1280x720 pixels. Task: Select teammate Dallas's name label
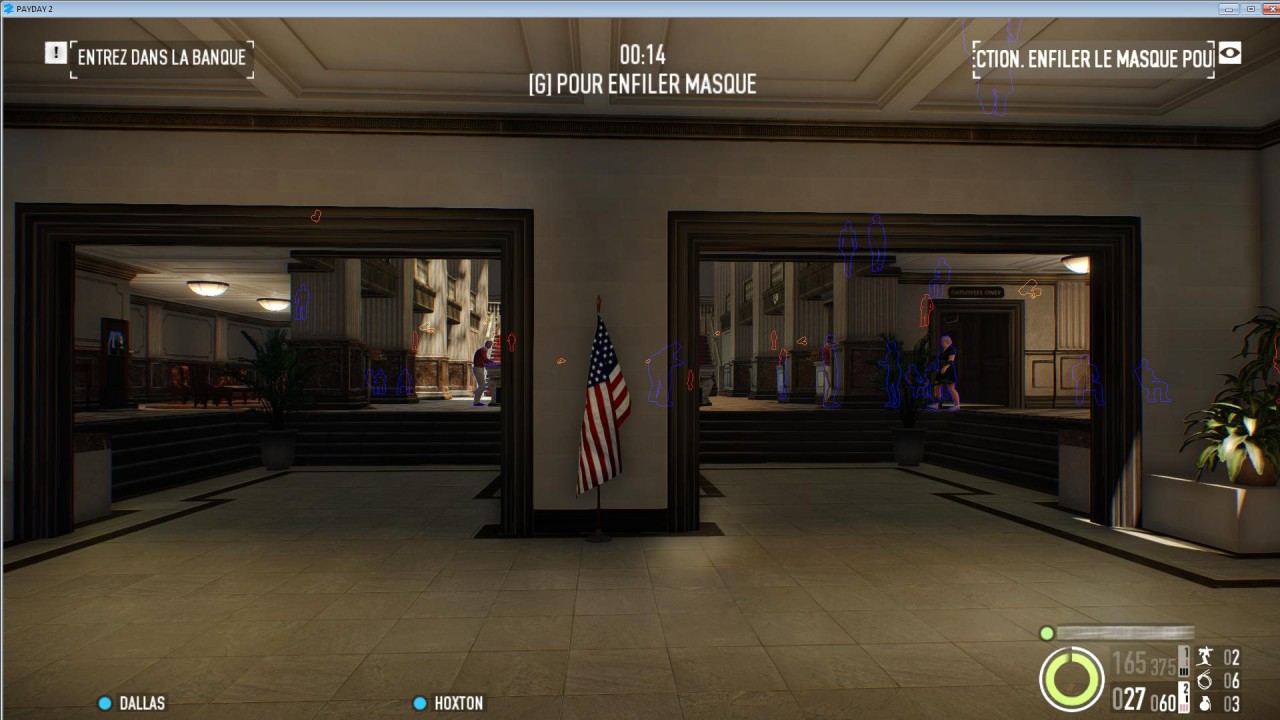point(142,703)
